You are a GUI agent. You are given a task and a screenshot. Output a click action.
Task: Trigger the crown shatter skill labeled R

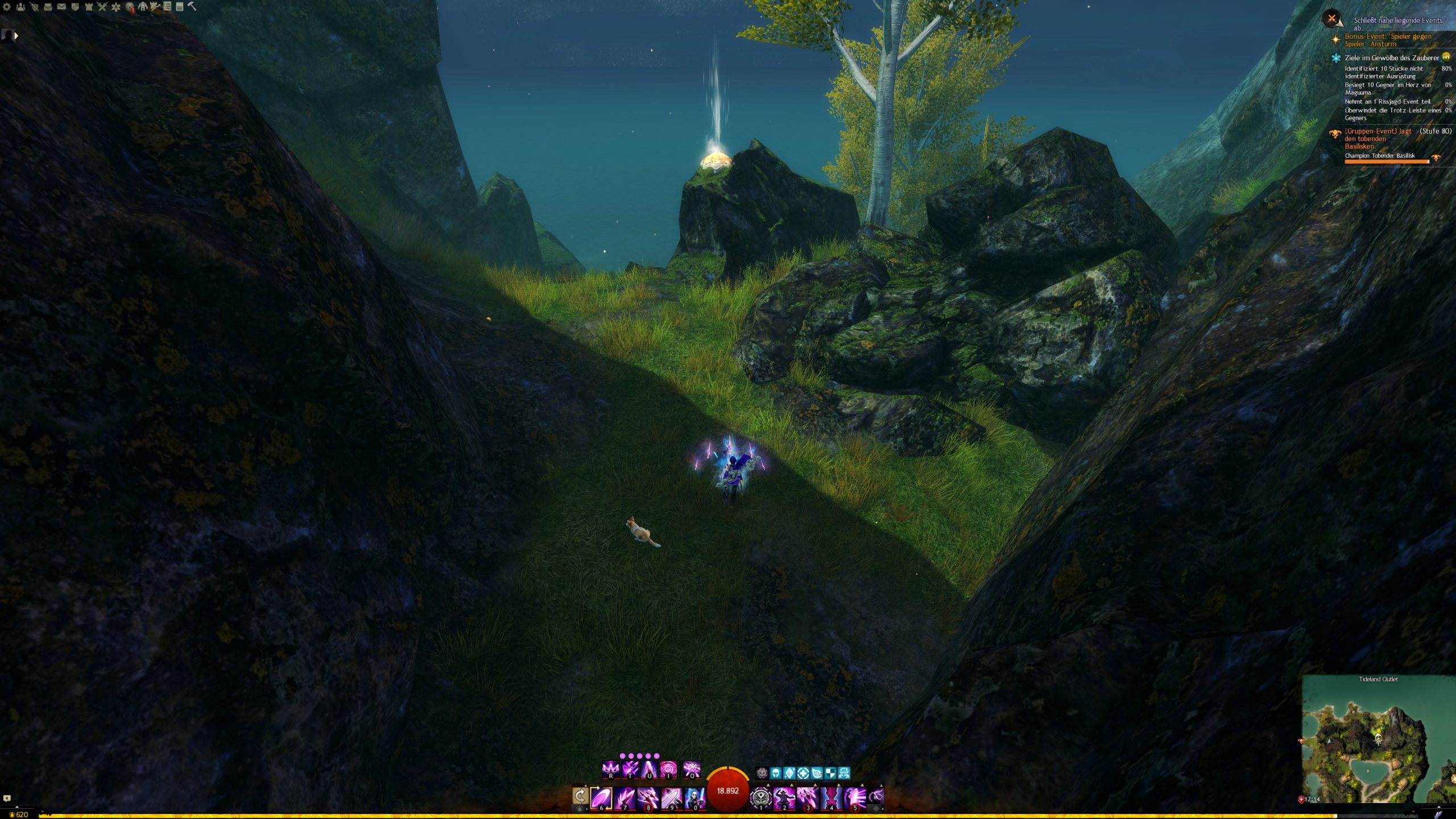pyautogui.click(x=610, y=770)
